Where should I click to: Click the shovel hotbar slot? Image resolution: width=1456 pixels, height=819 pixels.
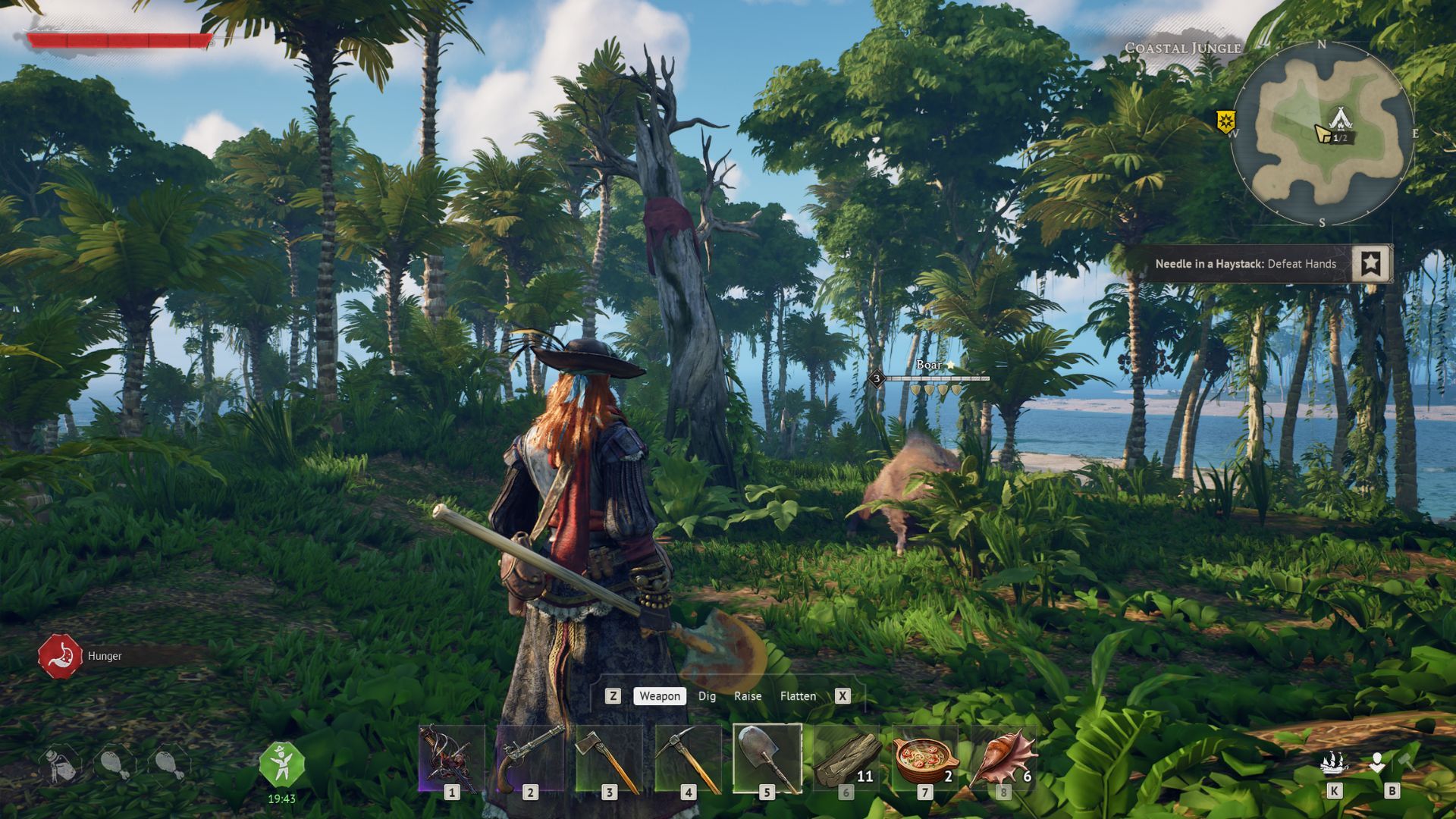[767, 759]
